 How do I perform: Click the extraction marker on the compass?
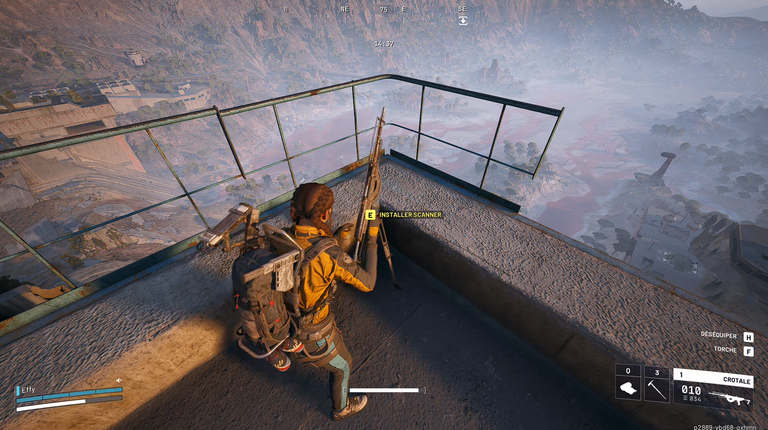[x=462, y=19]
